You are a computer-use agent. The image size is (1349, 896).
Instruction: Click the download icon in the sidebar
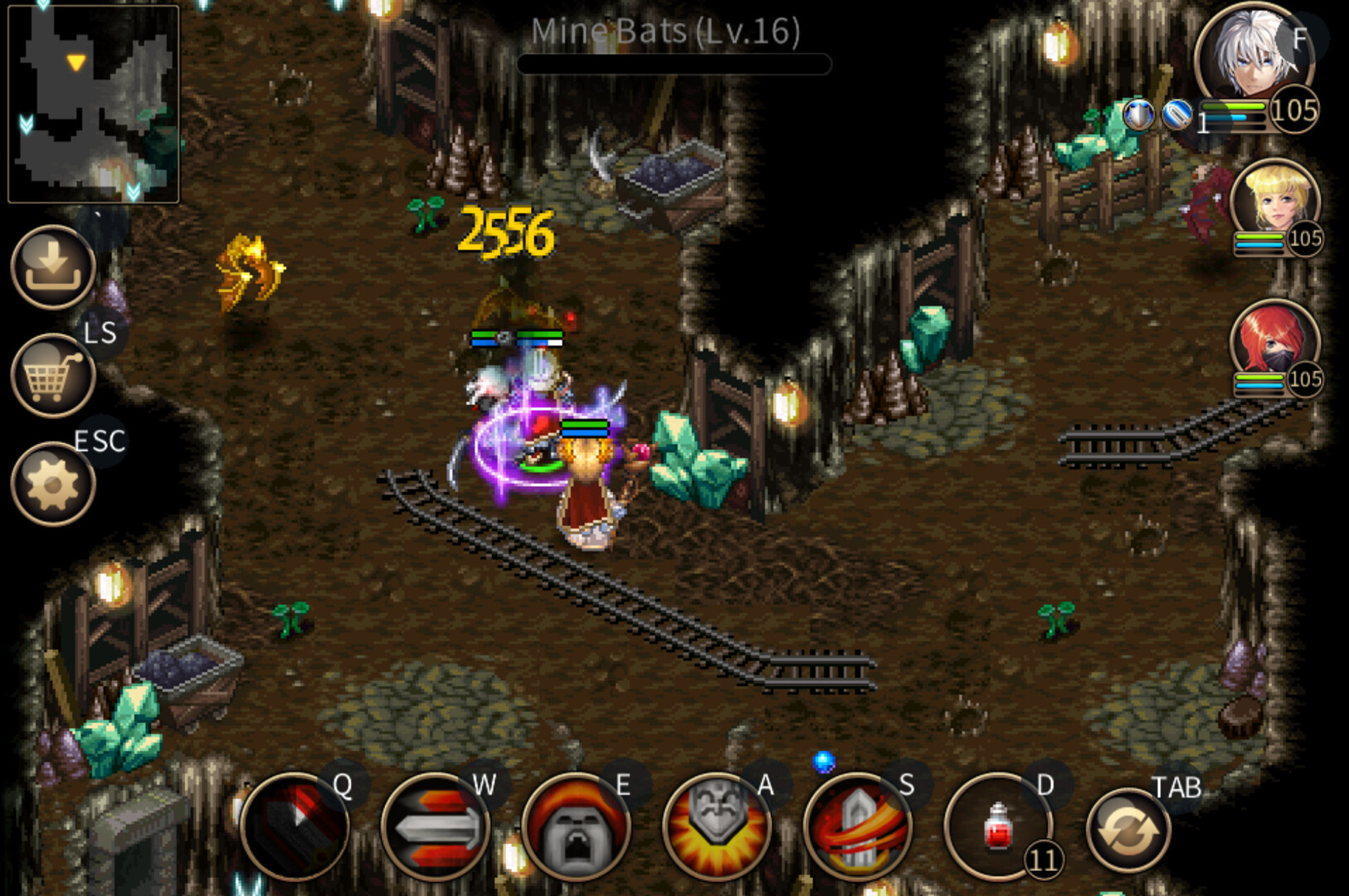(51, 270)
